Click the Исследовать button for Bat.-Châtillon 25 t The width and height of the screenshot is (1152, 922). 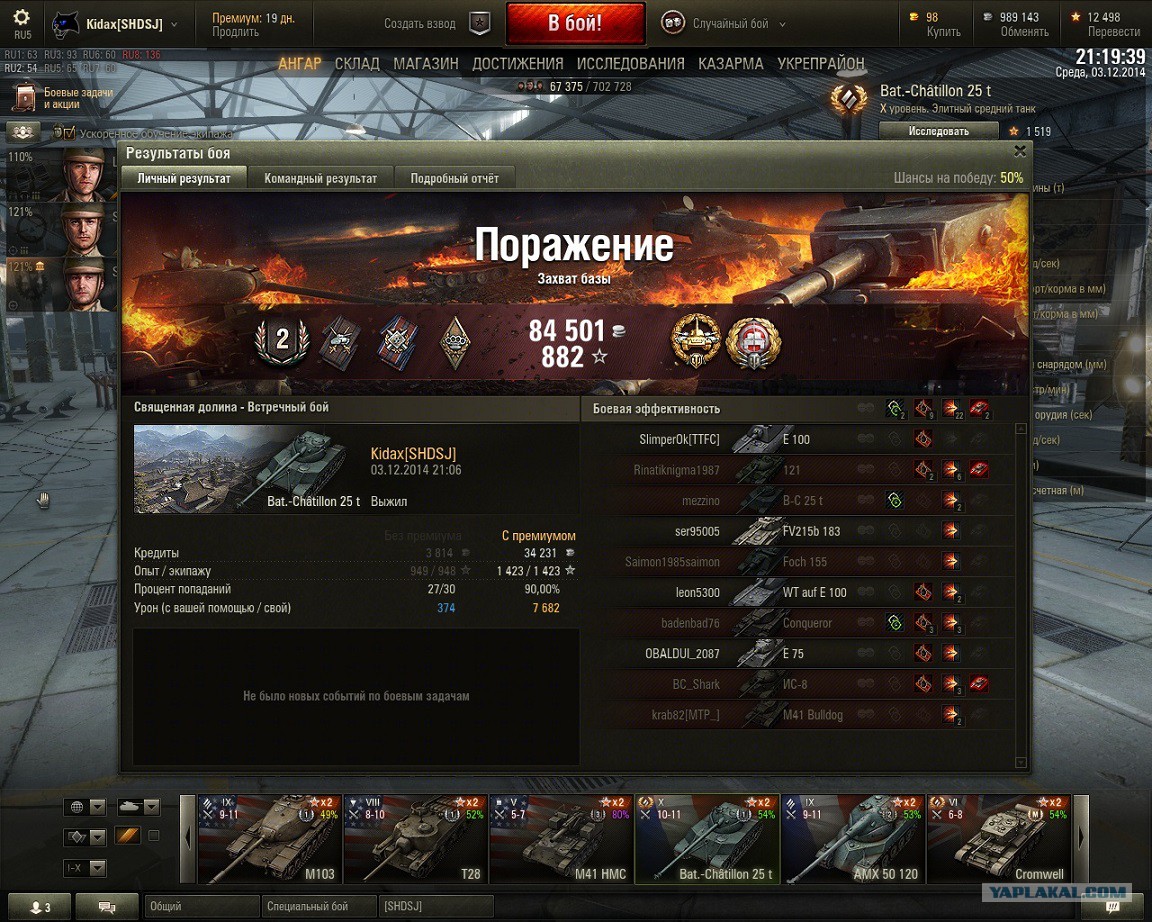[x=938, y=131]
